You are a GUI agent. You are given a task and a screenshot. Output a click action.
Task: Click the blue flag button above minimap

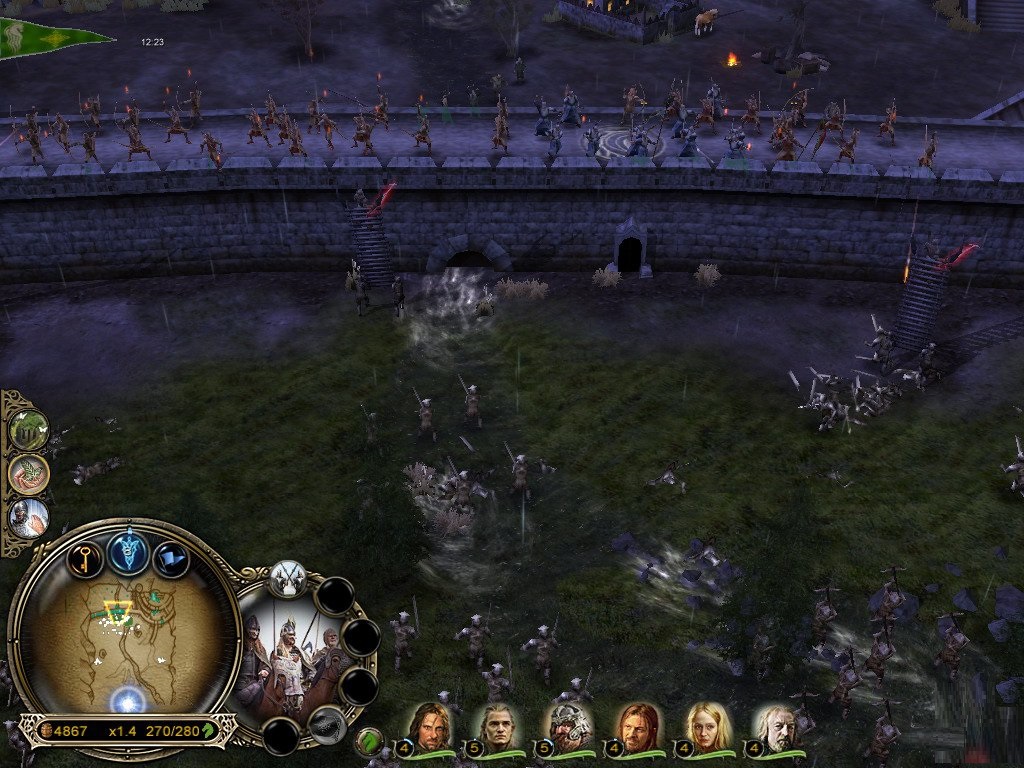[x=171, y=557]
